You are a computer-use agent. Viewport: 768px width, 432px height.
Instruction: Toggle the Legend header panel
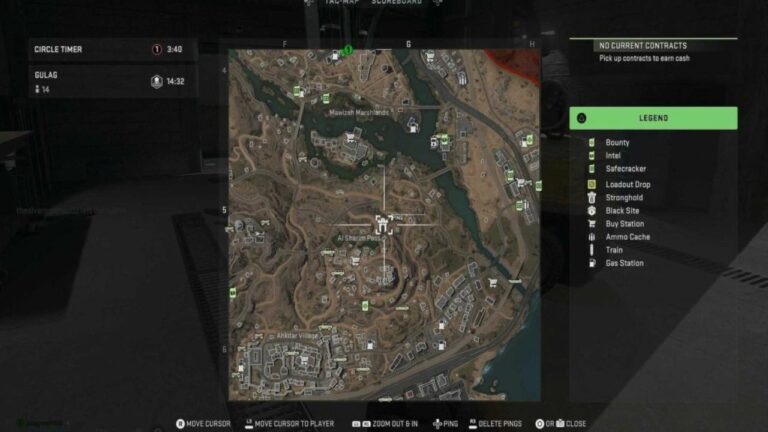653,118
